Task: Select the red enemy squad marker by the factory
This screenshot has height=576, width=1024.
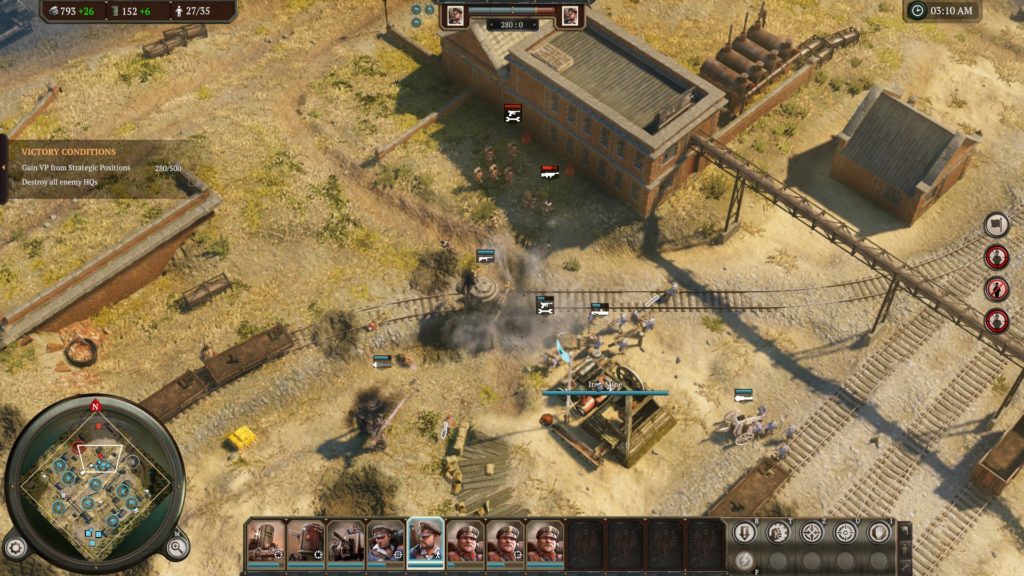Action: pyautogui.click(x=549, y=172)
